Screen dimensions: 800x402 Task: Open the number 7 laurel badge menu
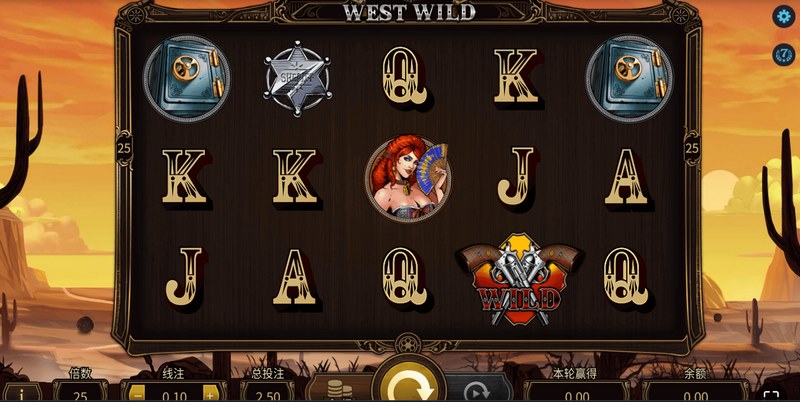tap(783, 54)
